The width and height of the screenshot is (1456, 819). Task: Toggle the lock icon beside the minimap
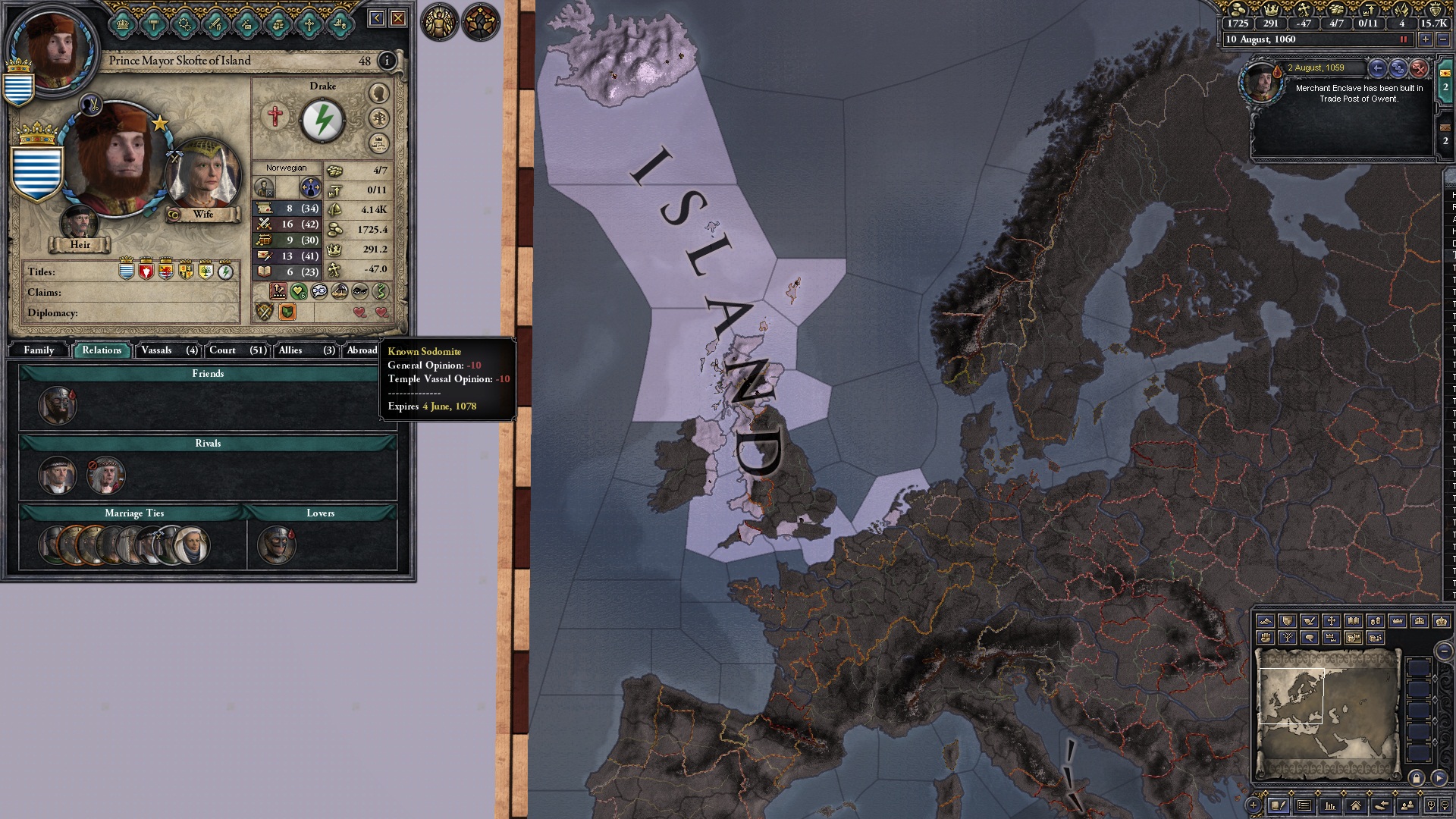(1417, 778)
